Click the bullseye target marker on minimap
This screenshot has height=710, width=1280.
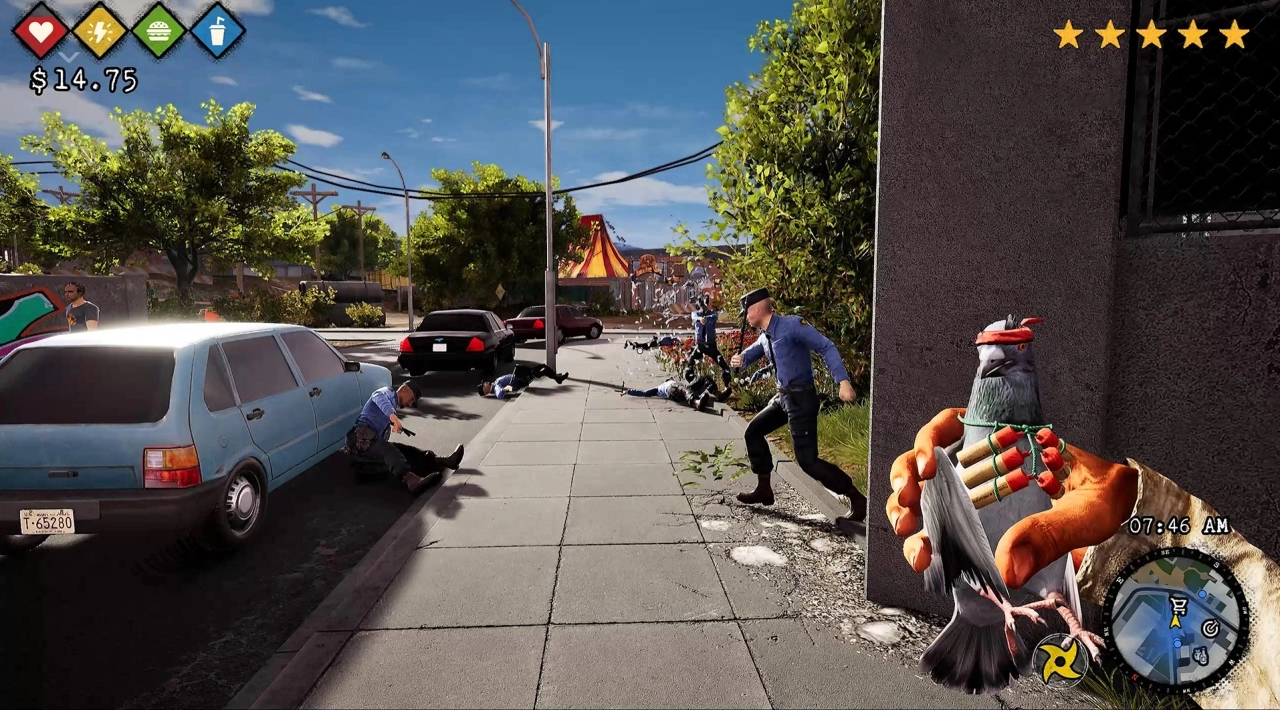[1210, 628]
